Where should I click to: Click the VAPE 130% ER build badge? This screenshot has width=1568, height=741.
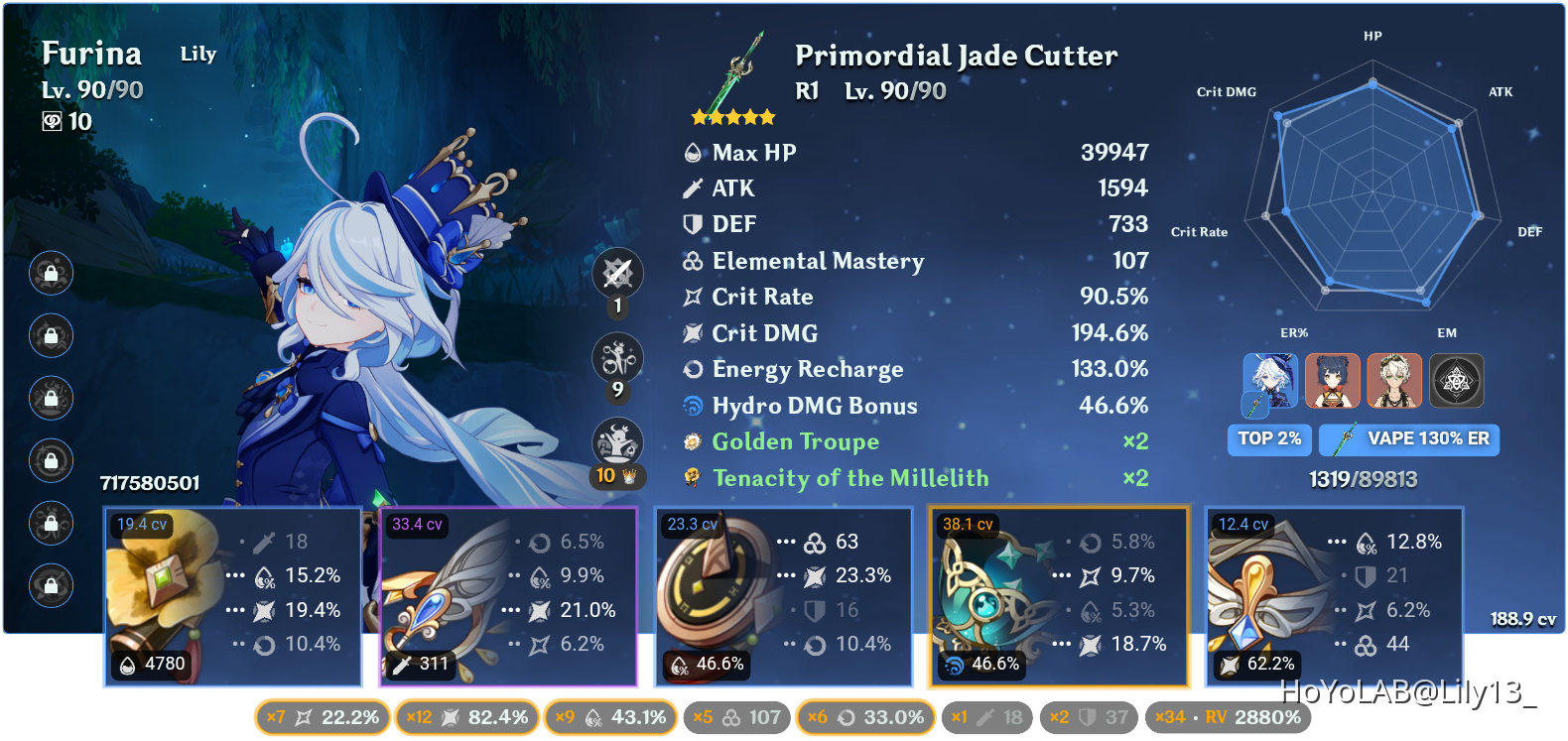pyautogui.click(x=1408, y=439)
